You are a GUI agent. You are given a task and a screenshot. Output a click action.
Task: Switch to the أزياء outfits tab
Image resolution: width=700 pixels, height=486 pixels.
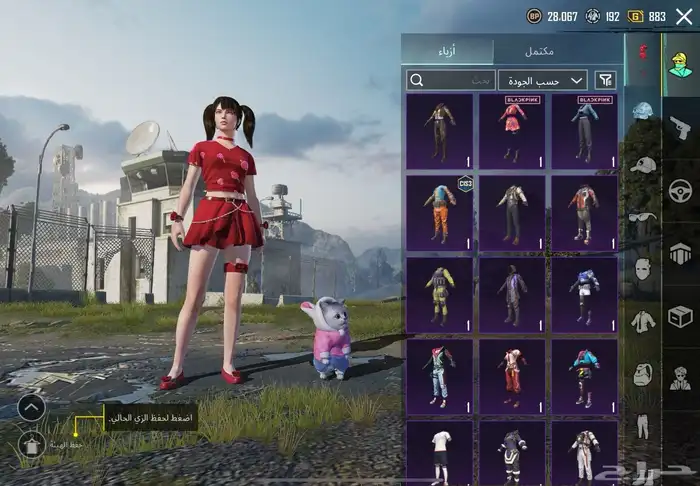[x=447, y=51]
